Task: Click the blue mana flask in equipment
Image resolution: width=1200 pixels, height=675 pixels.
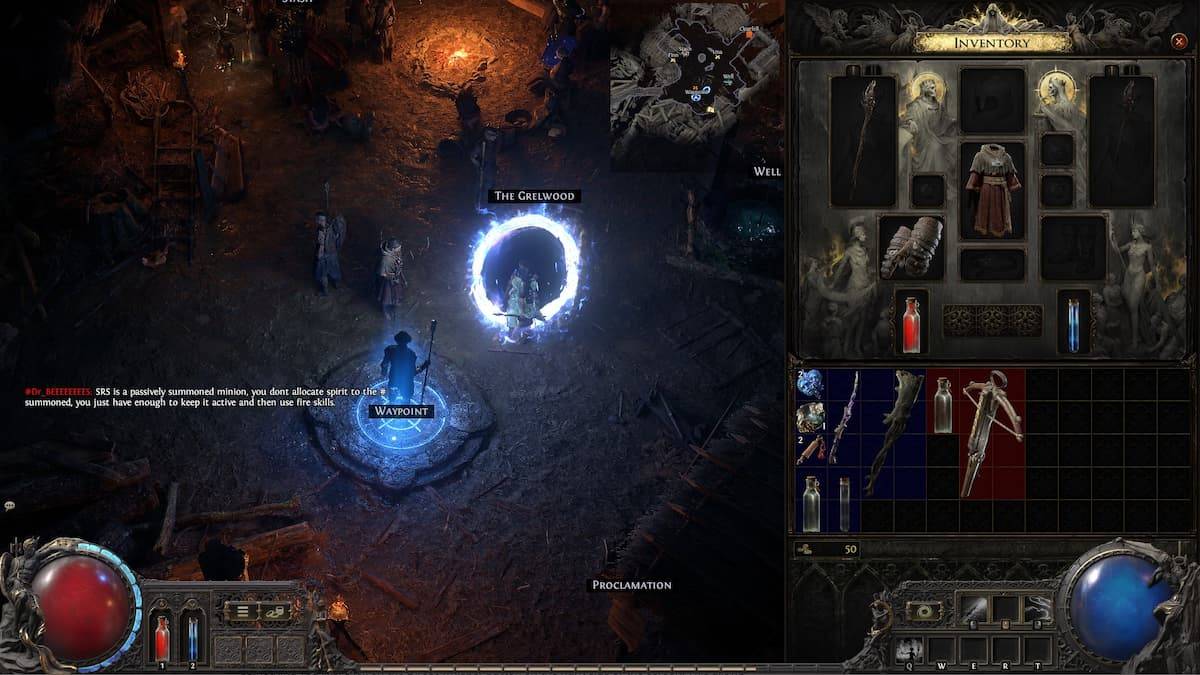Action: pos(1073,323)
